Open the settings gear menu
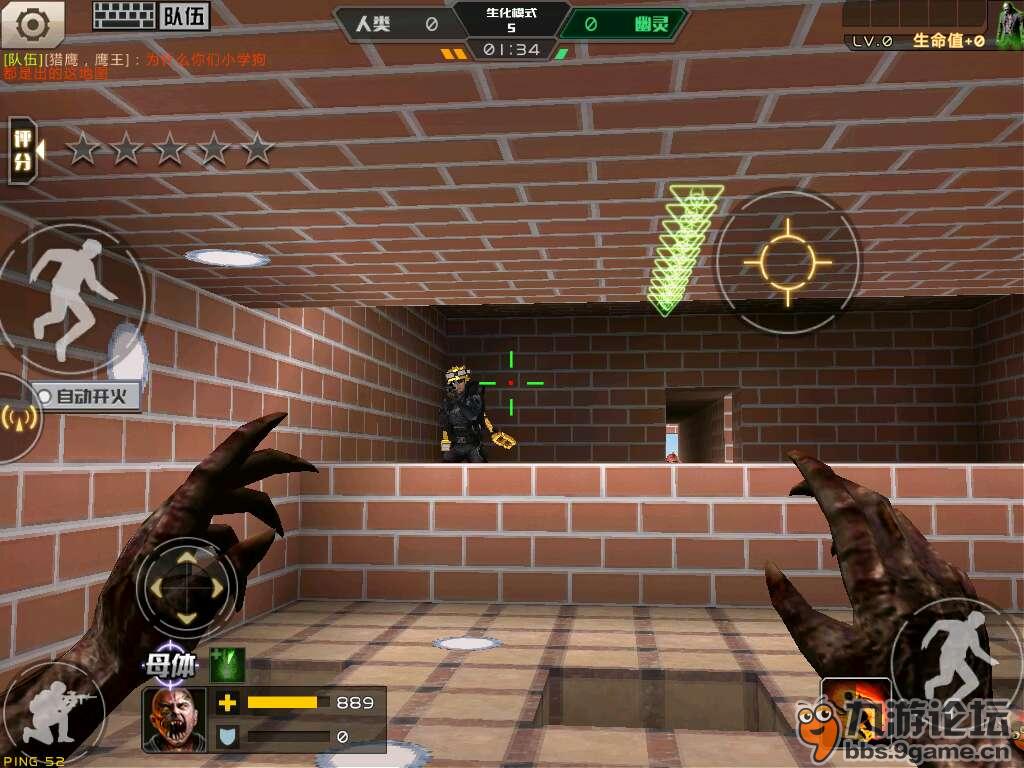This screenshot has width=1024, height=768. 33,21
